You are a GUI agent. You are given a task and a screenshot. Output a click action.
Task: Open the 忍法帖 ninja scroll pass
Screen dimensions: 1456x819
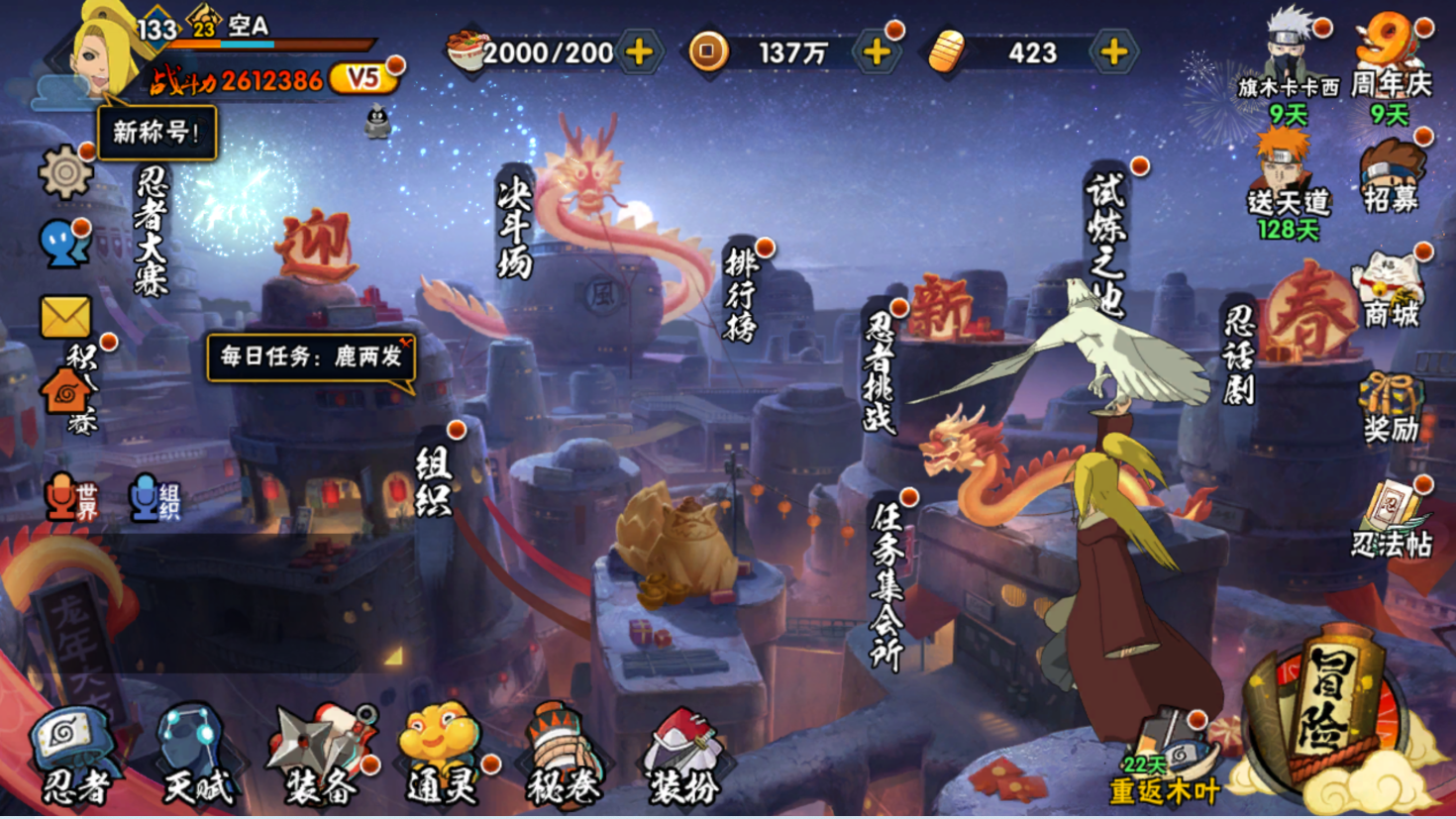point(1392,522)
